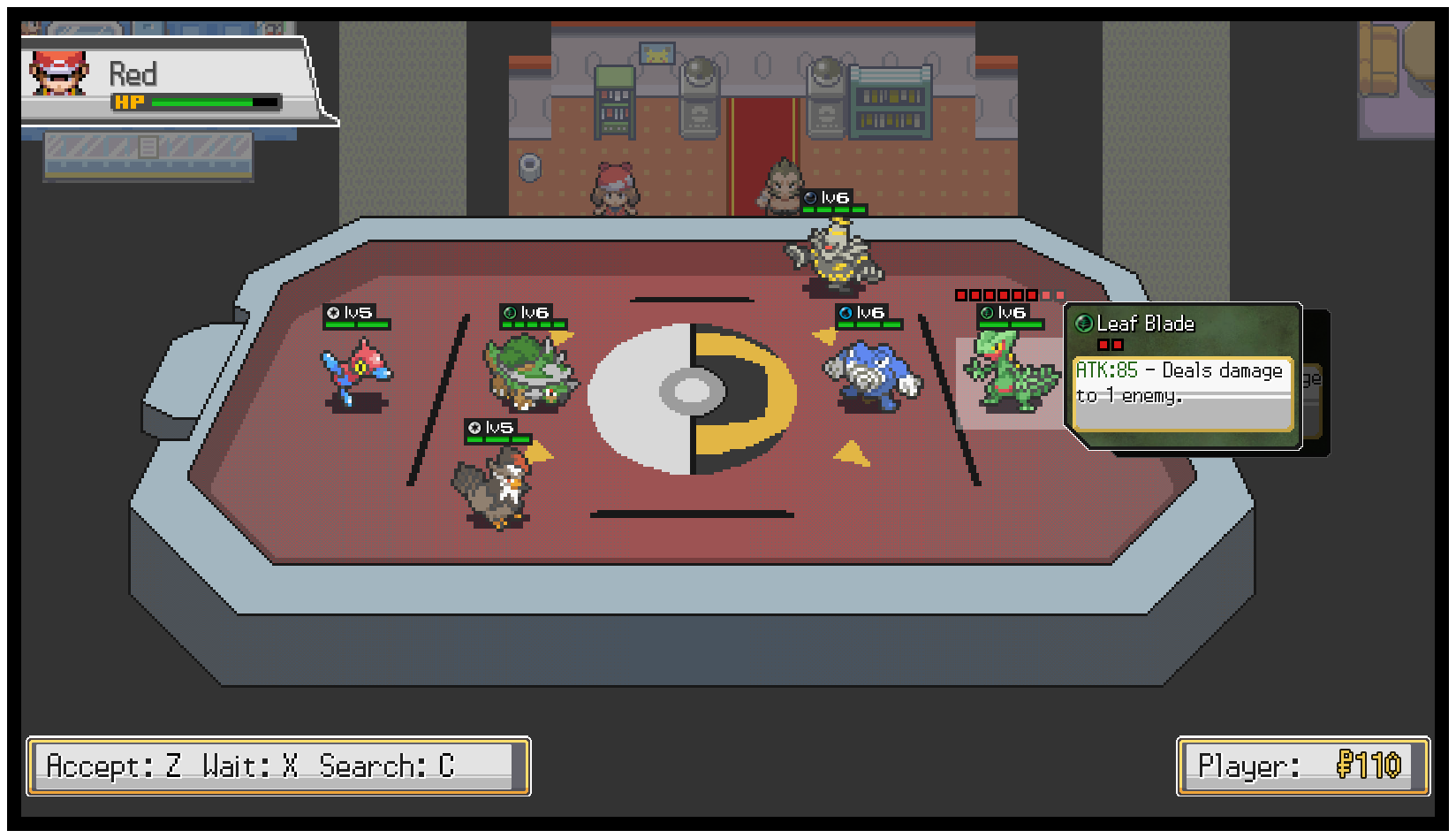Toggle the first red cost square above Grovyle
The height and width of the screenshot is (838, 1456).
pyautogui.click(x=960, y=294)
